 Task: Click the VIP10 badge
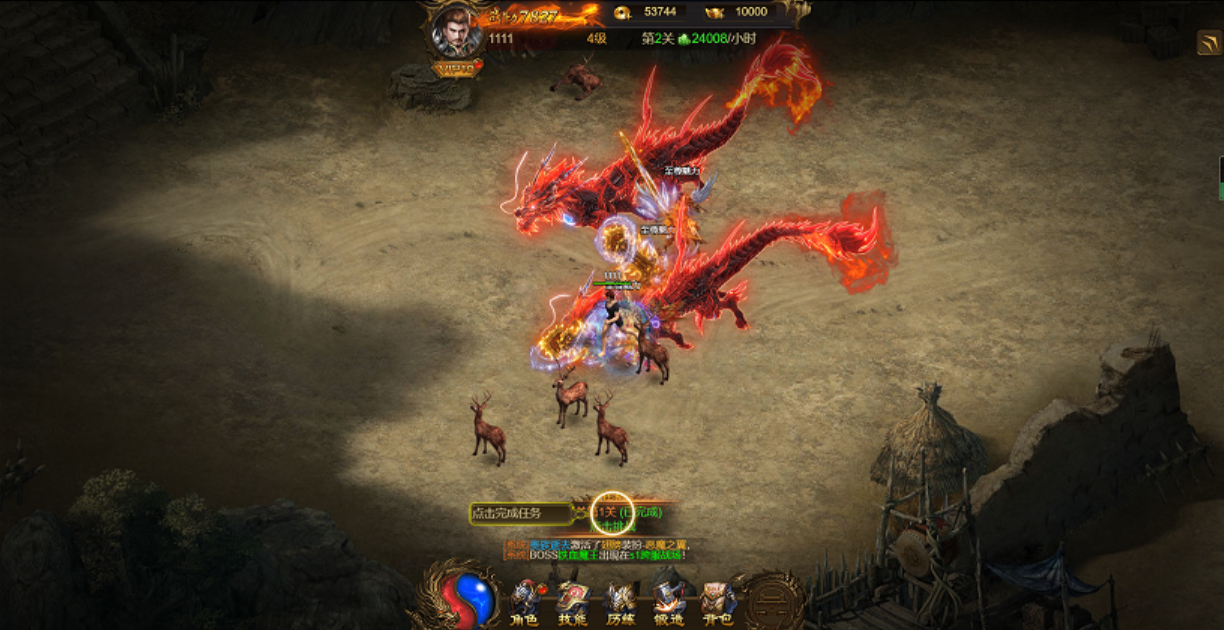click(x=456, y=68)
